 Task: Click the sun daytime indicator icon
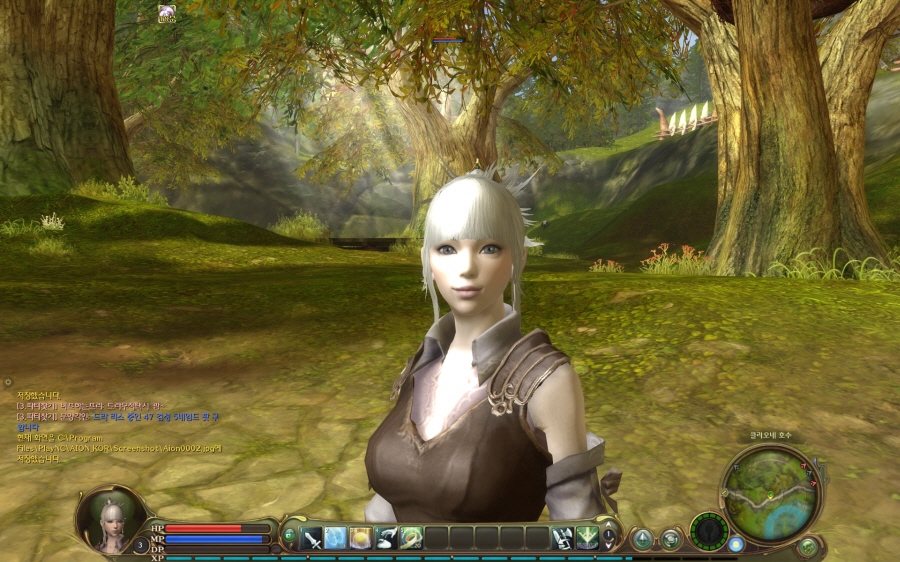737,544
